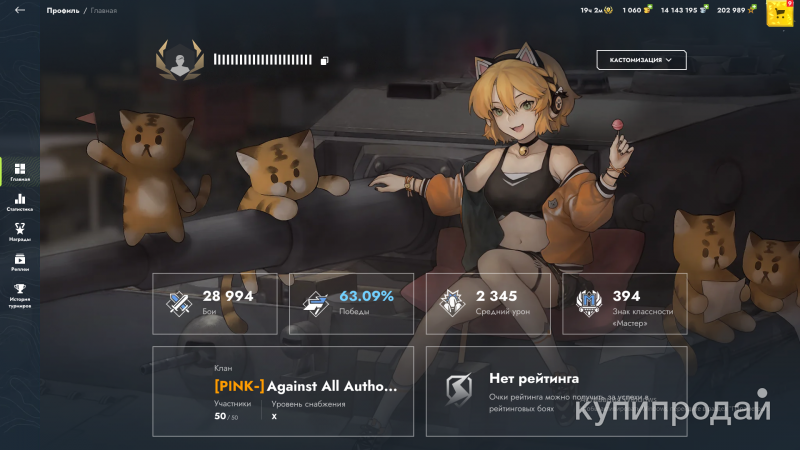
Task: Click the Профиль breadcrumb link
Action: click(62, 10)
